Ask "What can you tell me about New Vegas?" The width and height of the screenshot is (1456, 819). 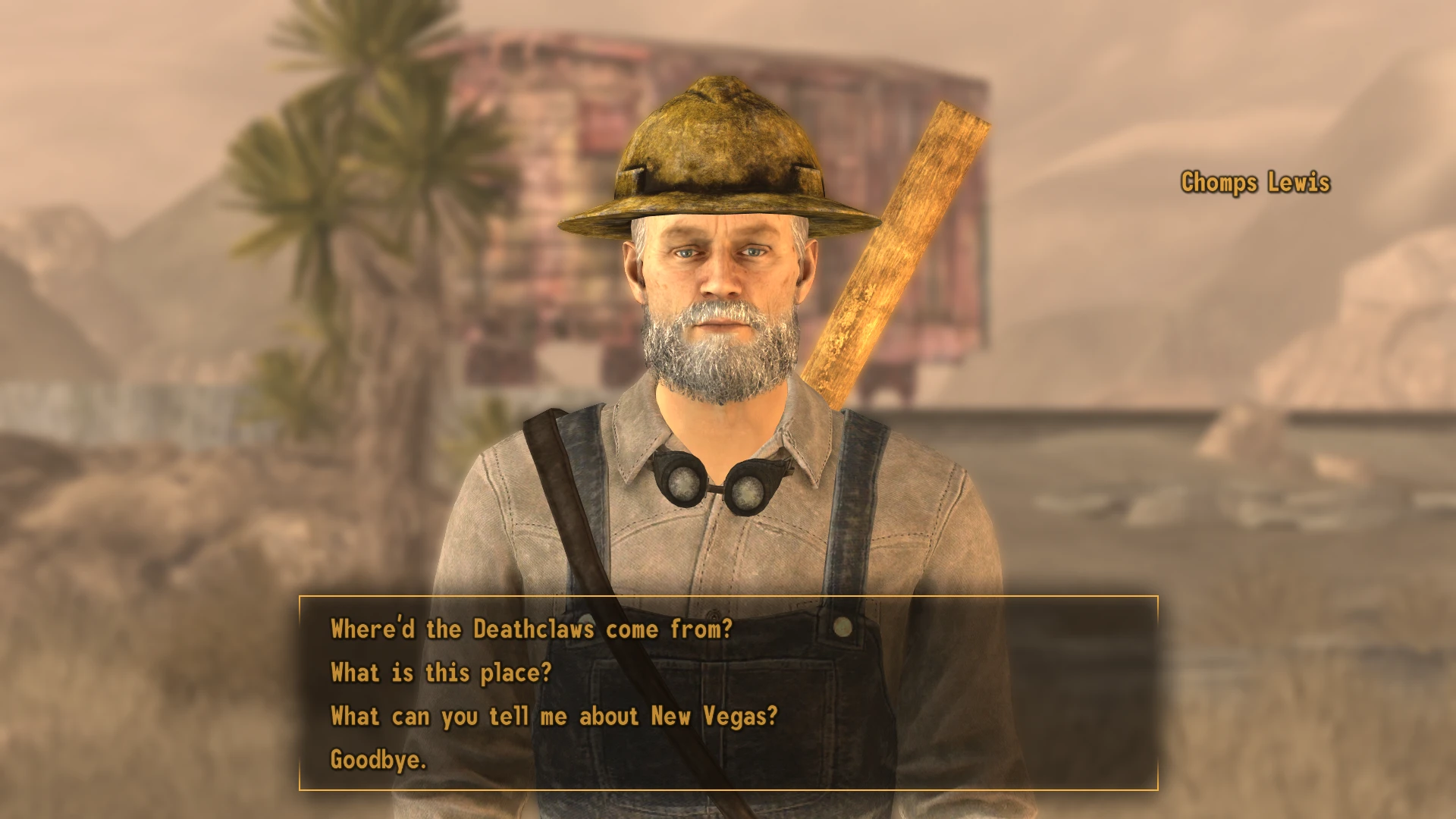tap(554, 716)
